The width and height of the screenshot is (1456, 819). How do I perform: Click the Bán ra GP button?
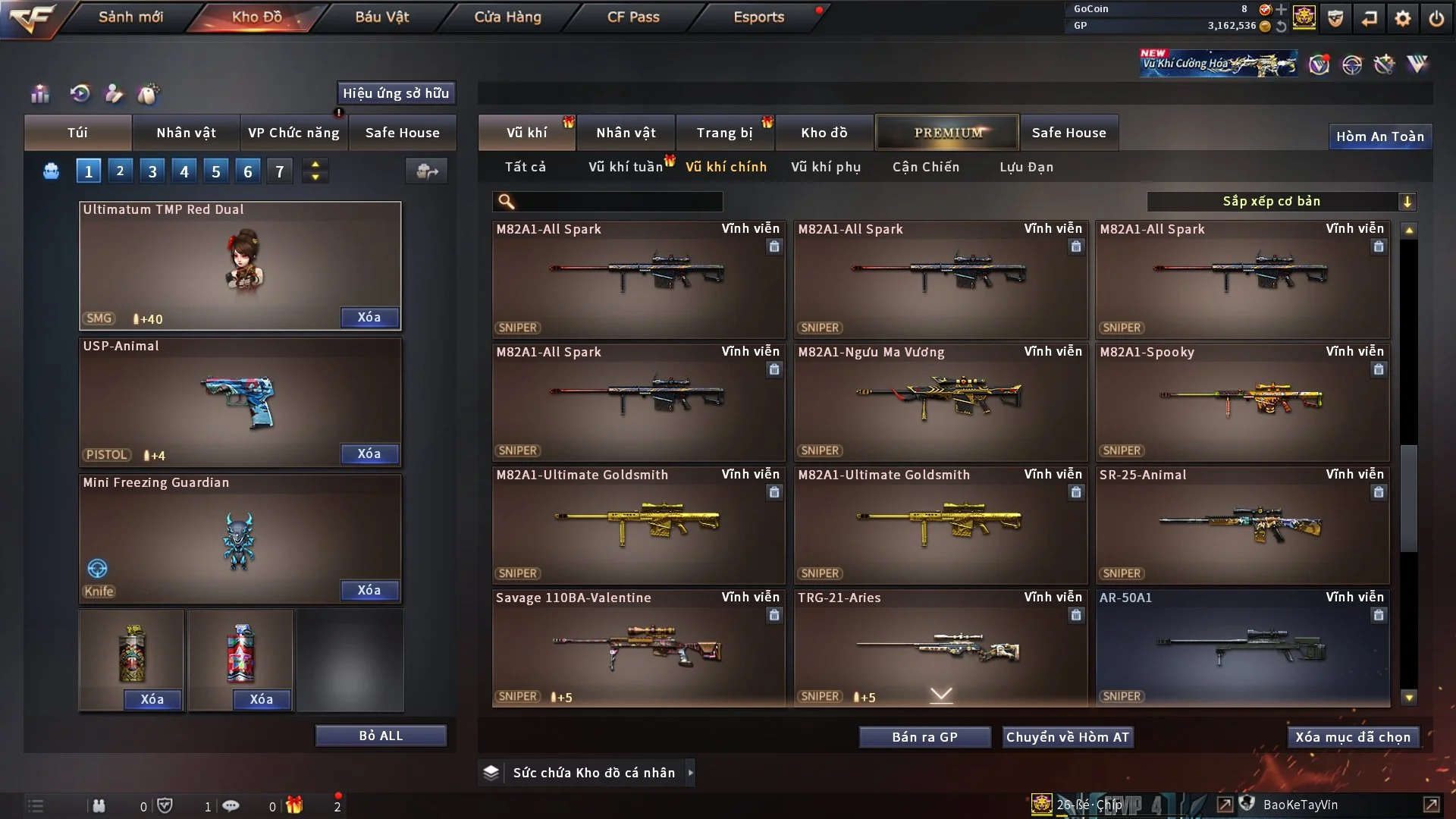[x=924, y=737]
